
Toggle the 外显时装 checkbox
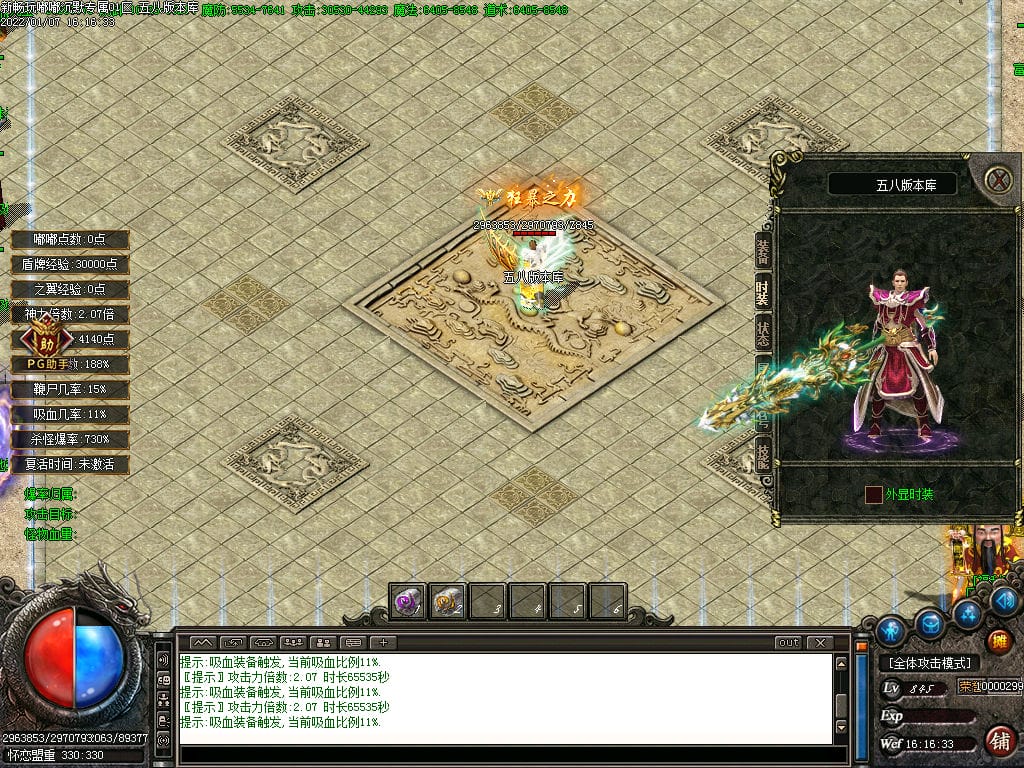point(874,494)
